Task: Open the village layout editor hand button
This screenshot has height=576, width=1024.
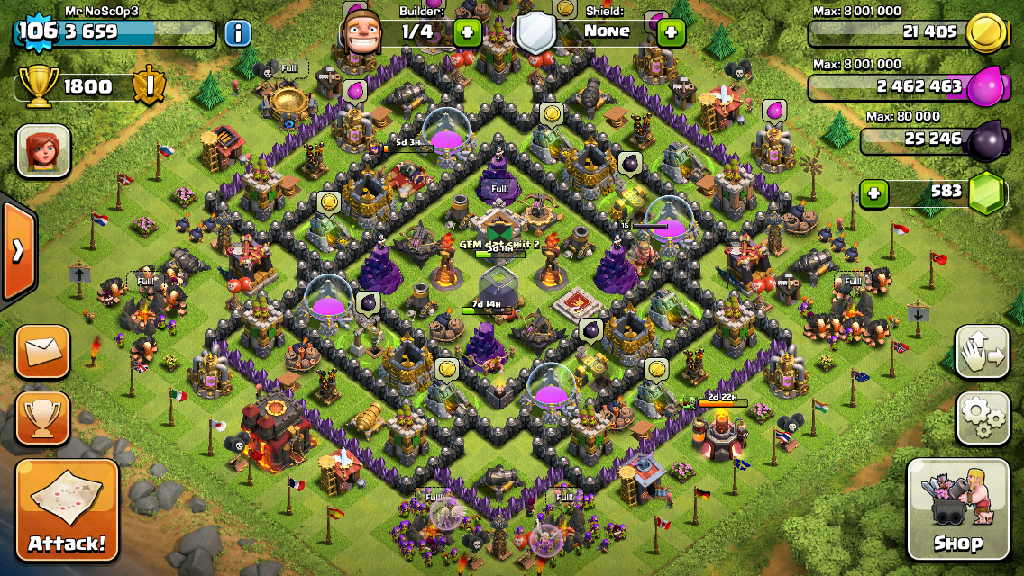Action: tap(982, 350)
